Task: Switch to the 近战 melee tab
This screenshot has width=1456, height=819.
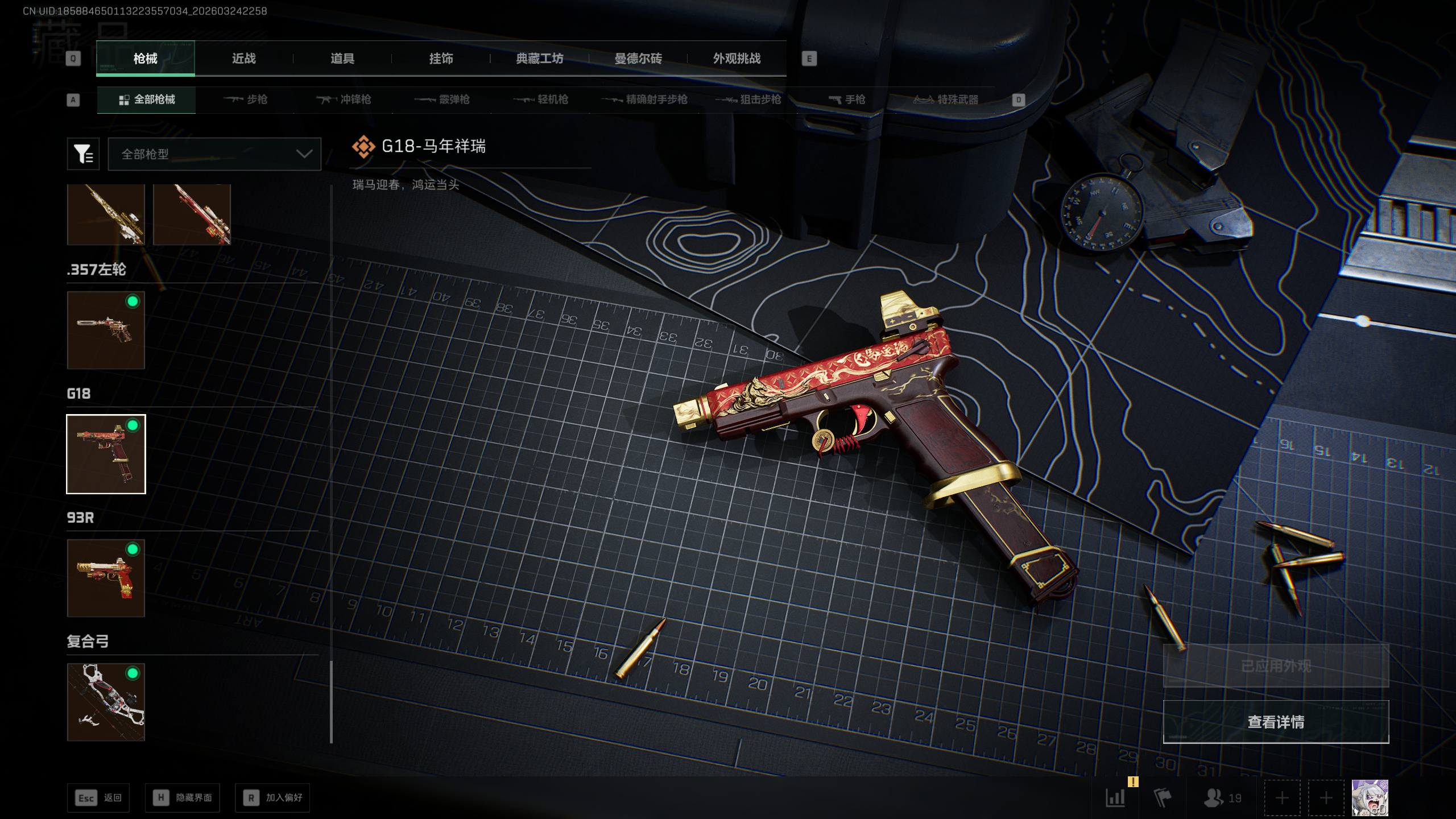Action: pos(243,59)
